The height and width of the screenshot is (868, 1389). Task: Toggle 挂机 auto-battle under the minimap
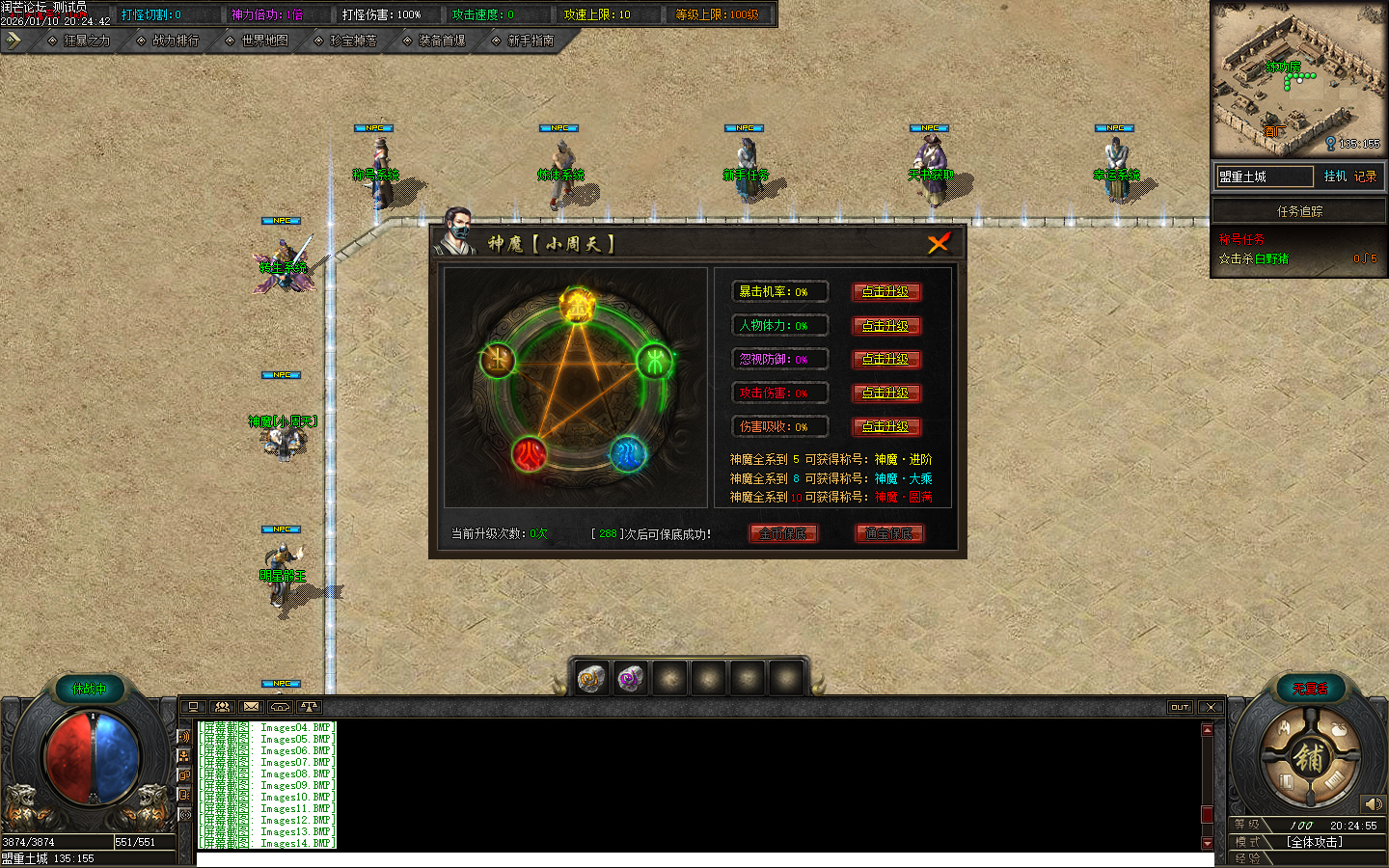click(1335, 176)
